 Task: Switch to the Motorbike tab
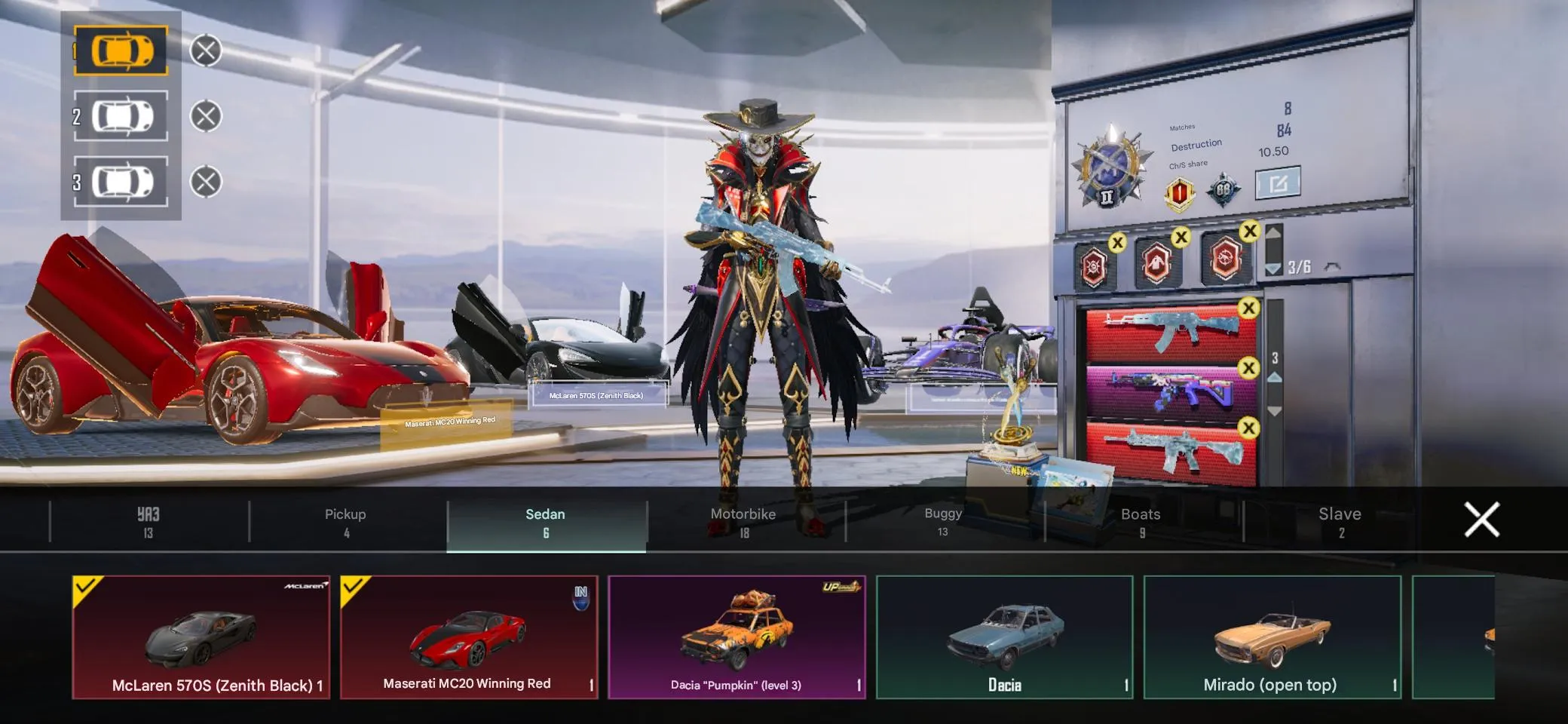tap(743, 520)
